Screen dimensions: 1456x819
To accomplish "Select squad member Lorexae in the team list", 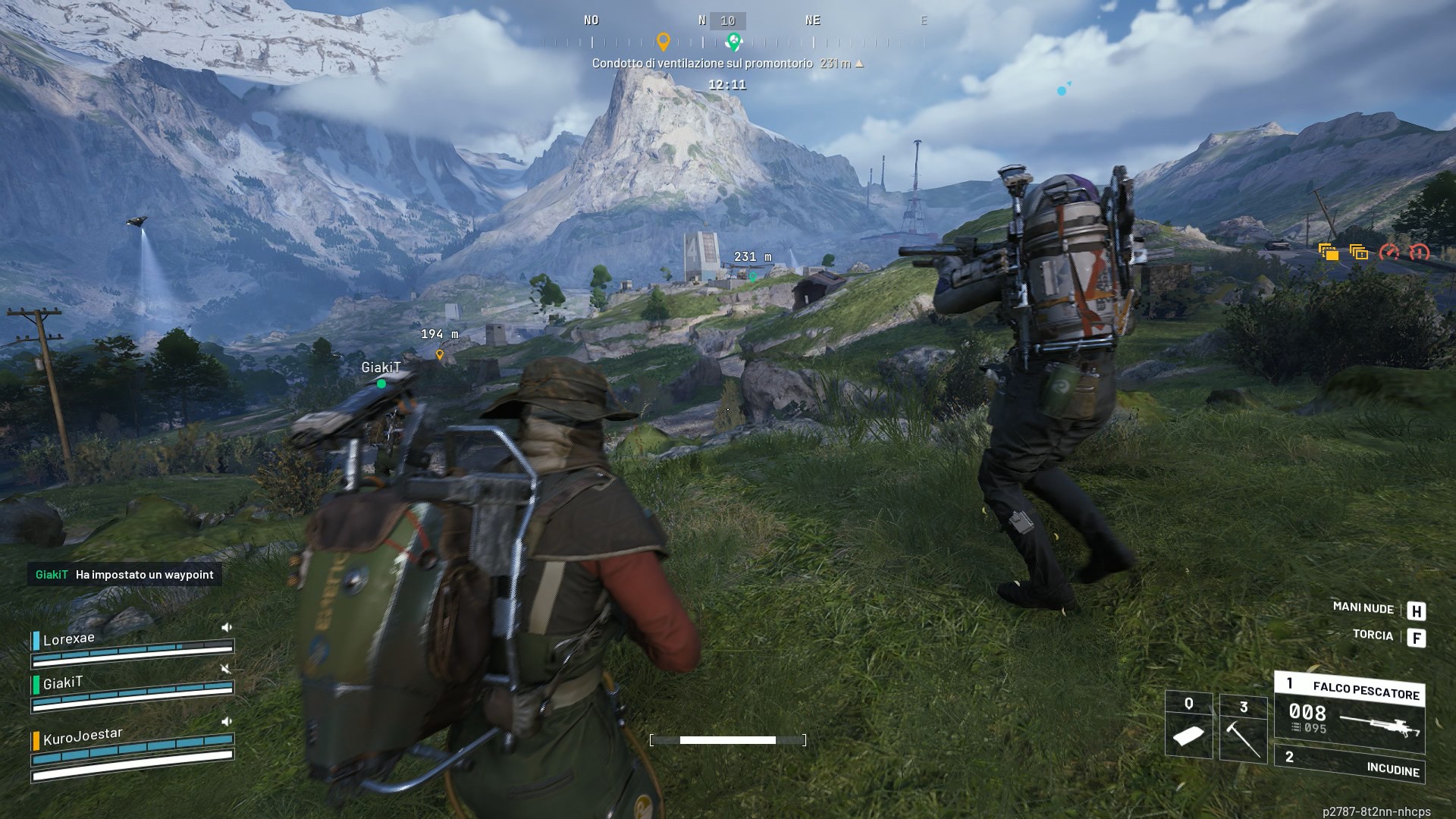I will 69,639.
